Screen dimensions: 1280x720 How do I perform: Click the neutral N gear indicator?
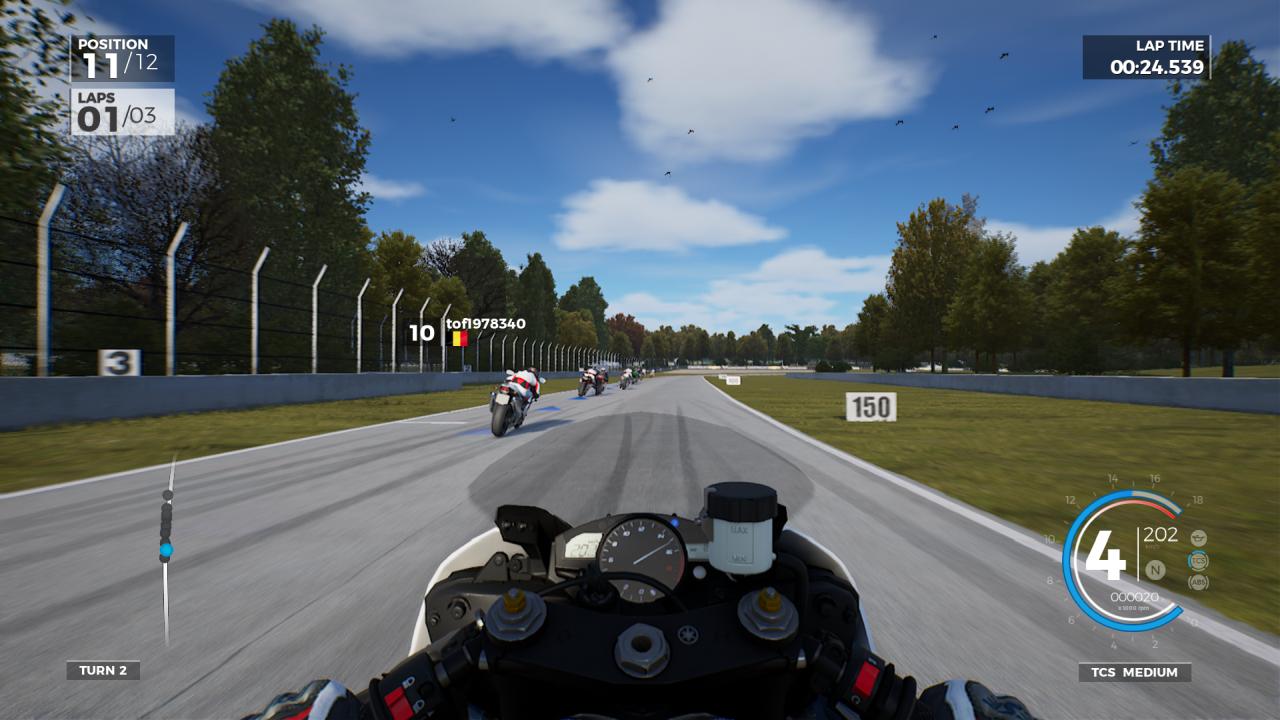click(x=1155, y=570)
